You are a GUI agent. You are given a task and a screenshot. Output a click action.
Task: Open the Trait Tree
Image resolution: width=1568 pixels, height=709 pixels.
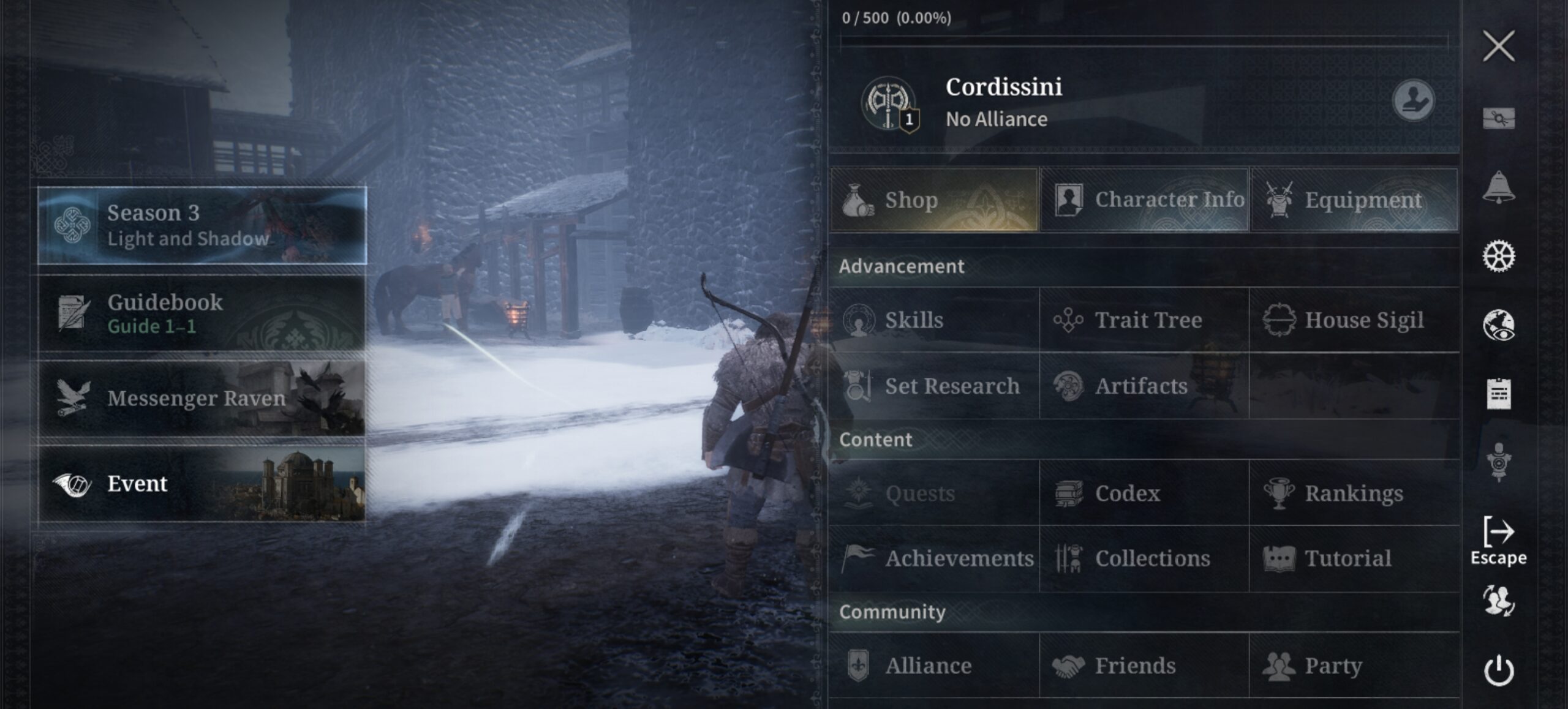coord(1144,320)
